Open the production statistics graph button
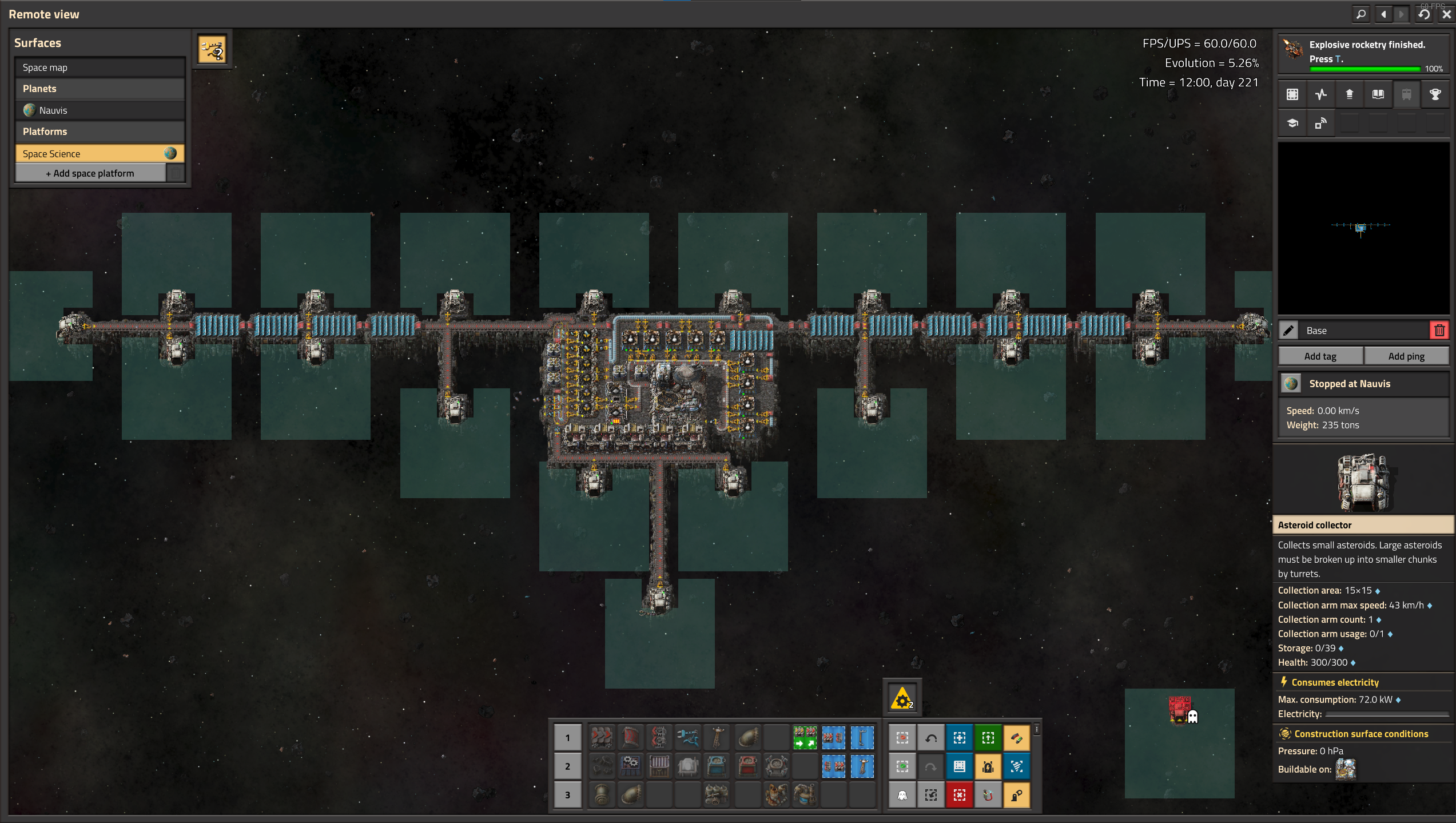Viewport: 1456px width, 823px height. (x=1320, y=94)
